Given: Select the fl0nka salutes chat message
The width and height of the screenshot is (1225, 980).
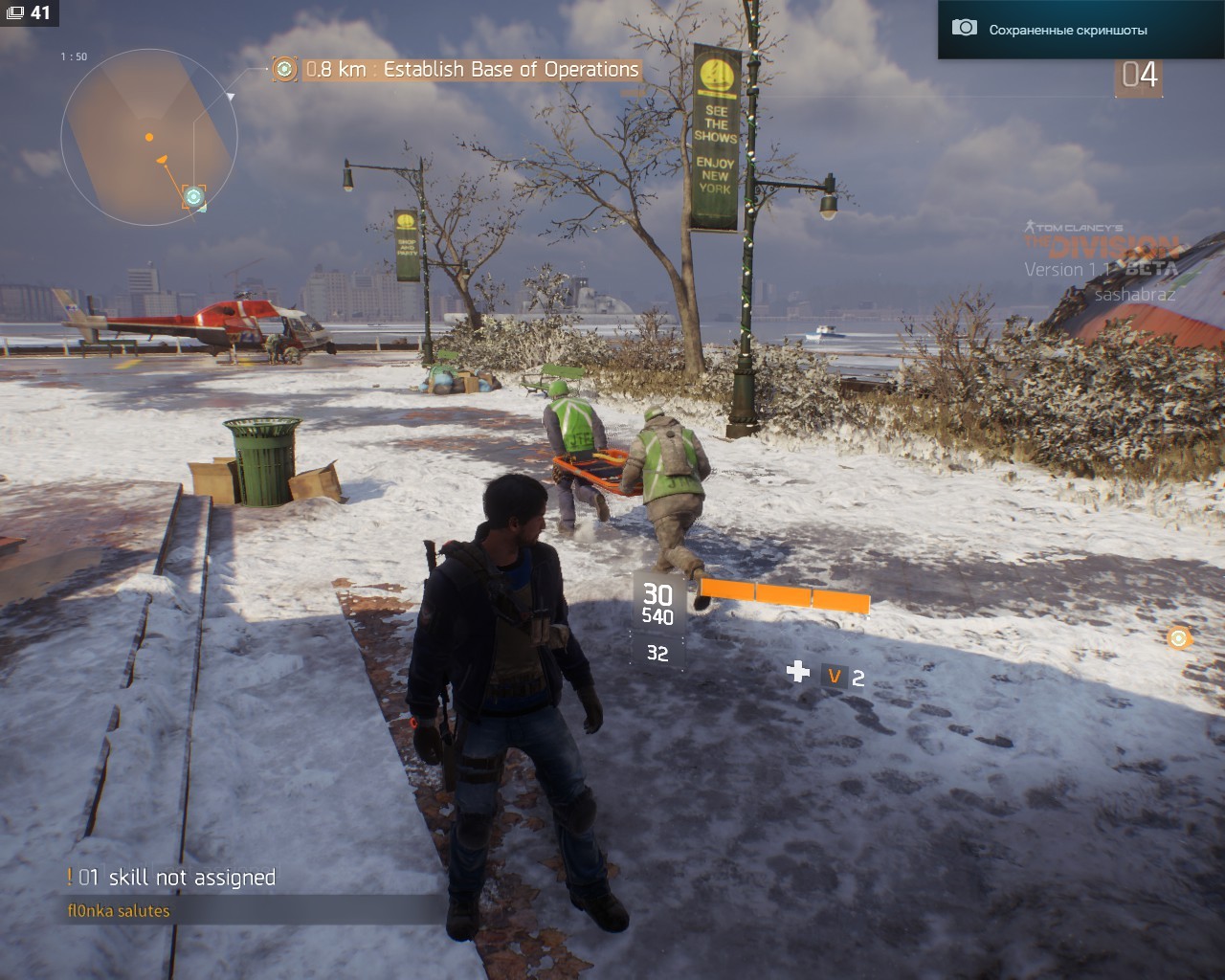Looking at the screenshot, I should click(x=119, y=911).
